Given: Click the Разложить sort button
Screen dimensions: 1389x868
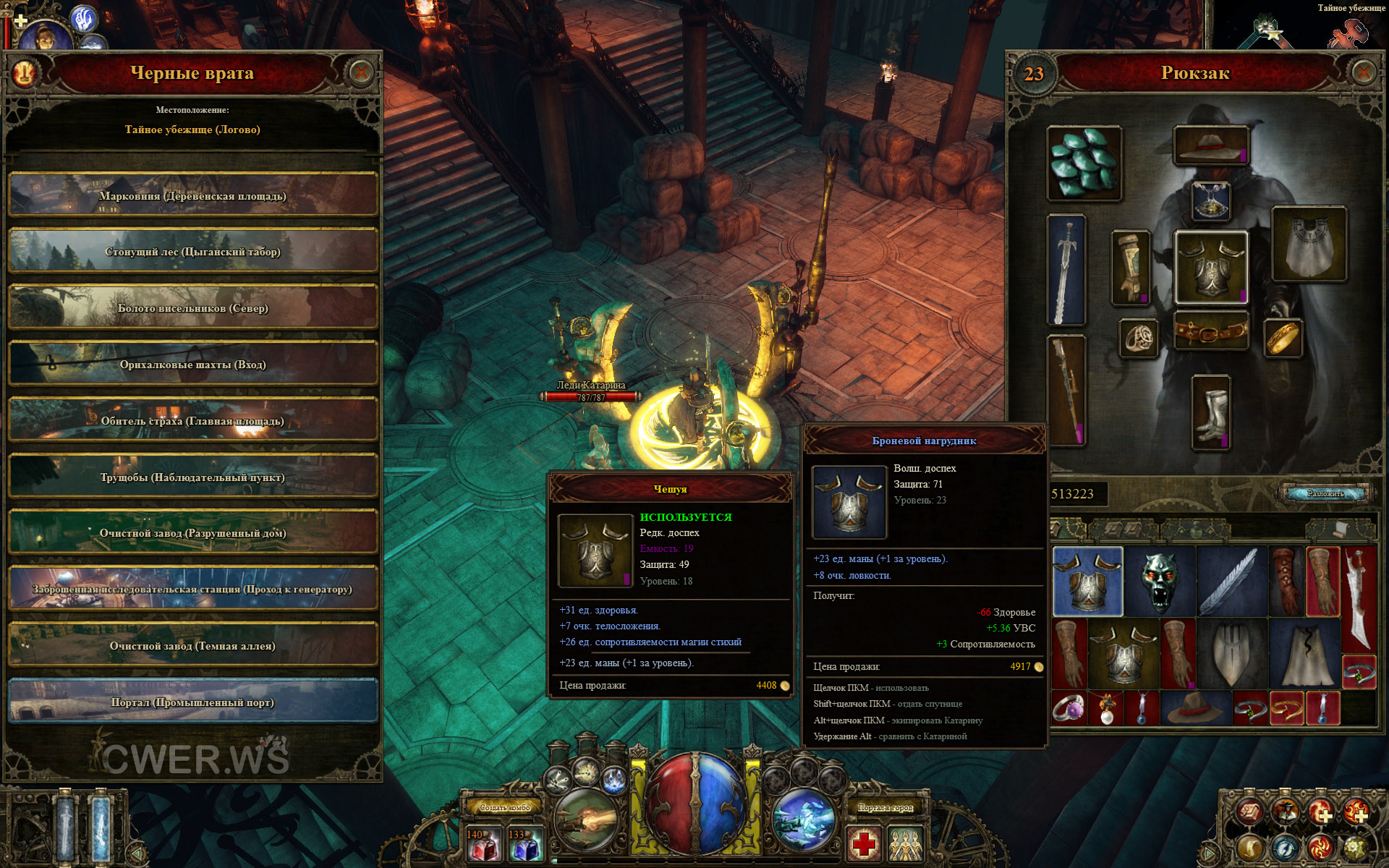Looking at the screenshot, I should (1325, 493).
